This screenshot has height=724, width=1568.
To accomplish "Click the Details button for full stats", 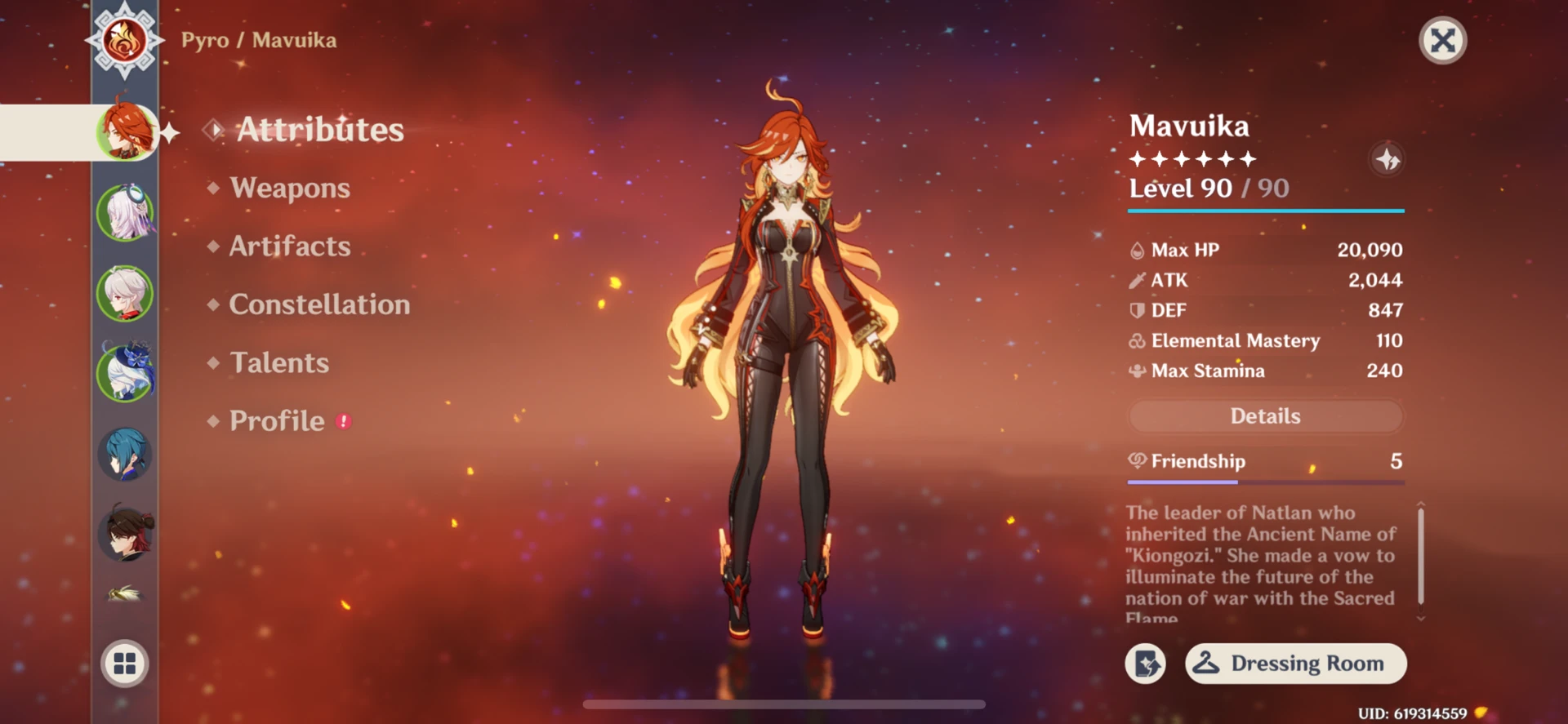I will pyautogui.click(x=1265, y=416).
